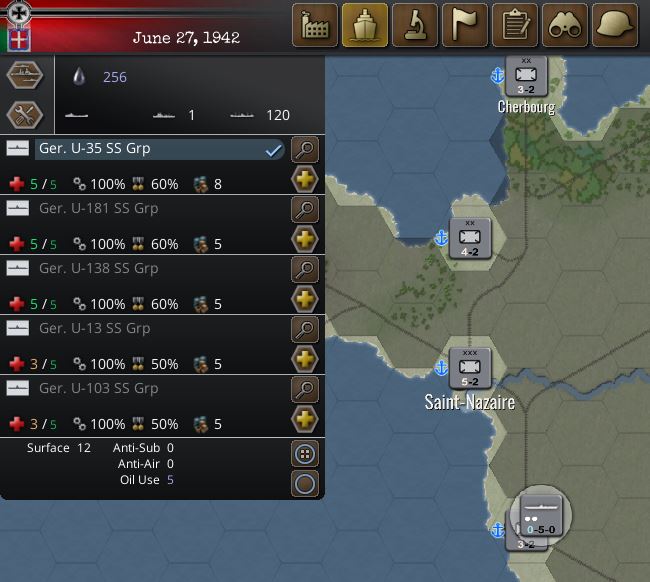This screenshot has height=582, width=650.
Task: Click the binoculars button
Action: 565,24
